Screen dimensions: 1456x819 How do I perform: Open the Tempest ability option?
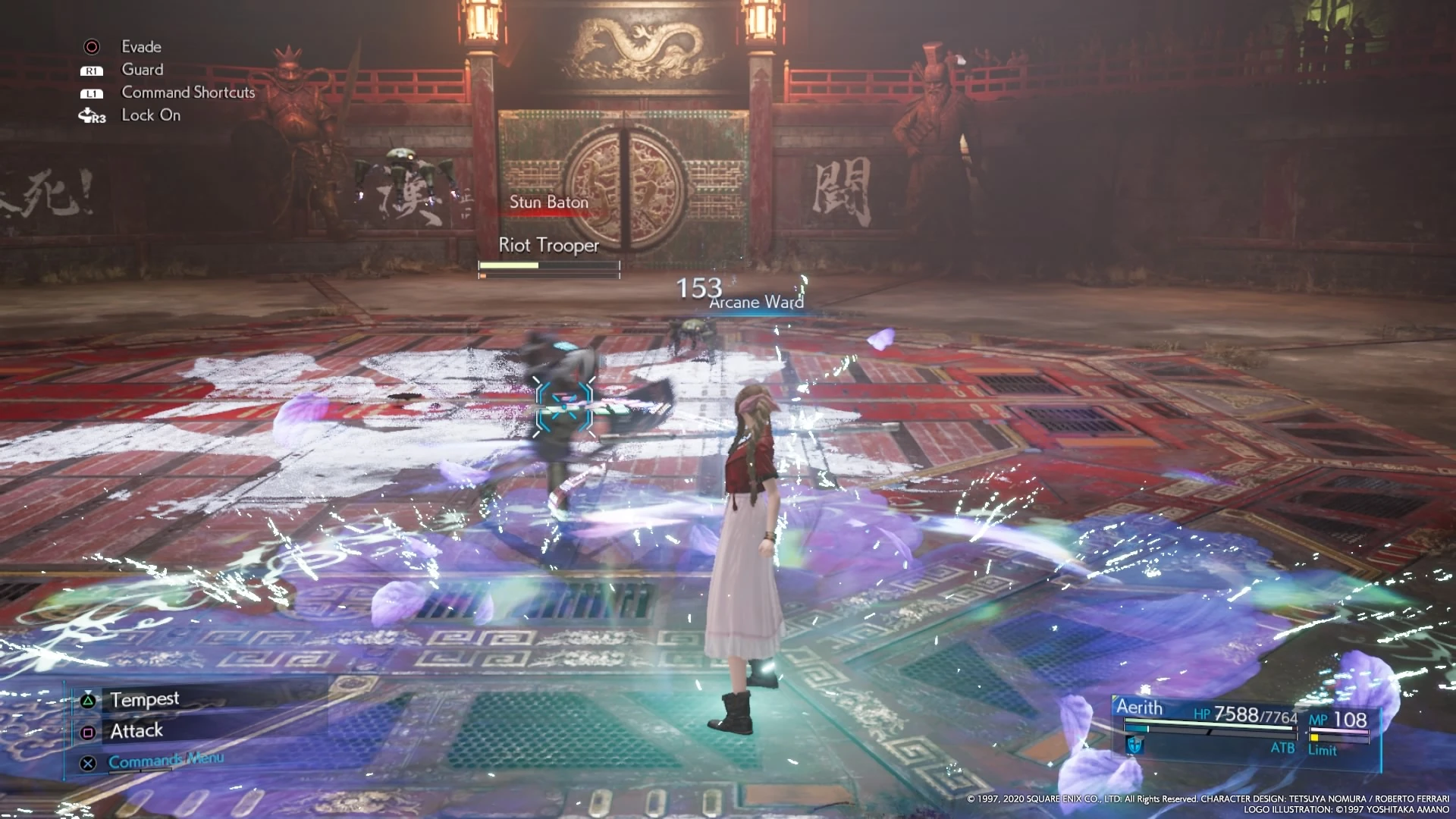[144, 699]
